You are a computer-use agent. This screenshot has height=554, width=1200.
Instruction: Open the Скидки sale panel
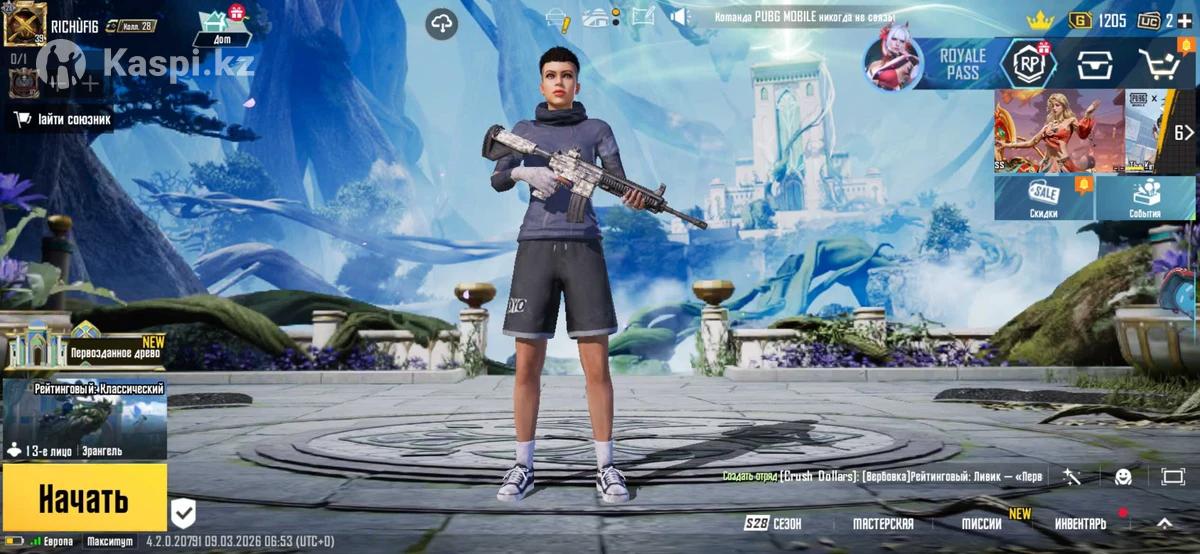[1043, 198]
